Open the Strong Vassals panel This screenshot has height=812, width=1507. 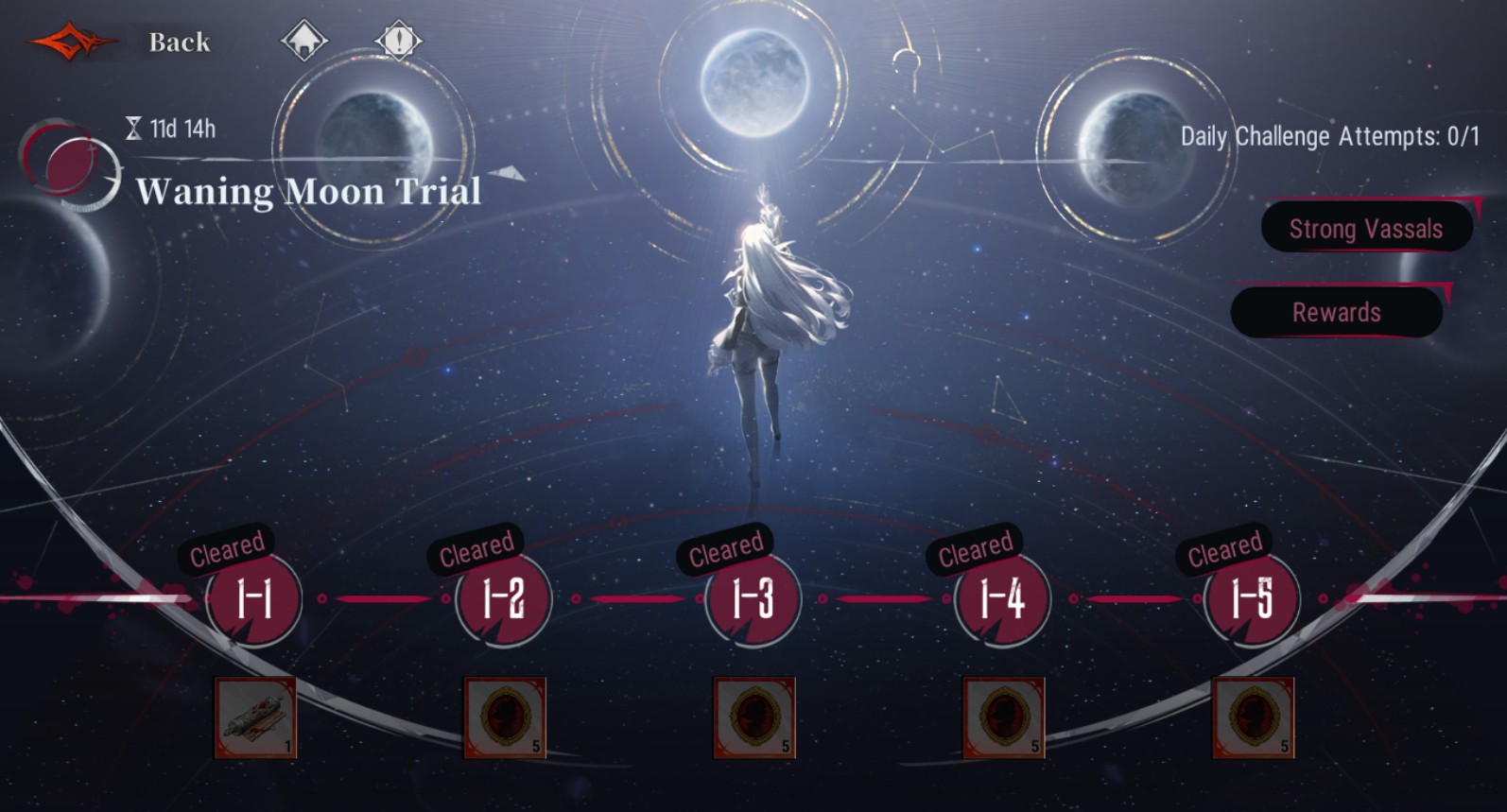pos(1364,227)
